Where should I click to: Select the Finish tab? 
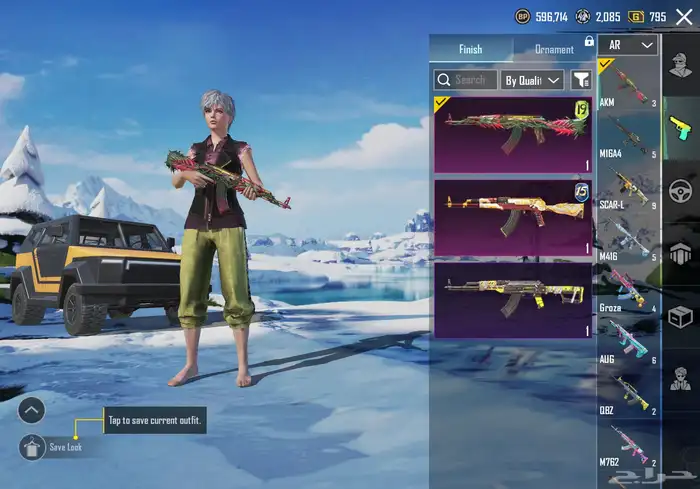coord(471,49)
